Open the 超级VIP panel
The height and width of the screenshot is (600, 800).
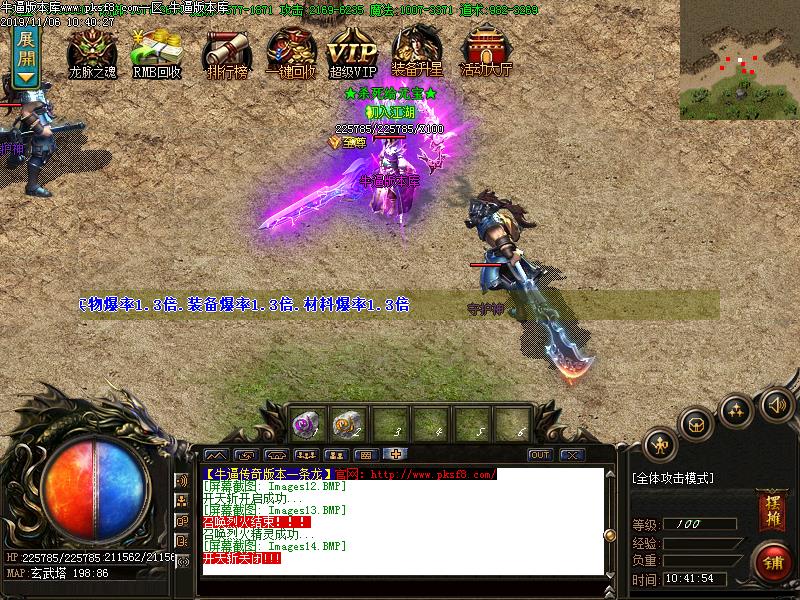352,52
